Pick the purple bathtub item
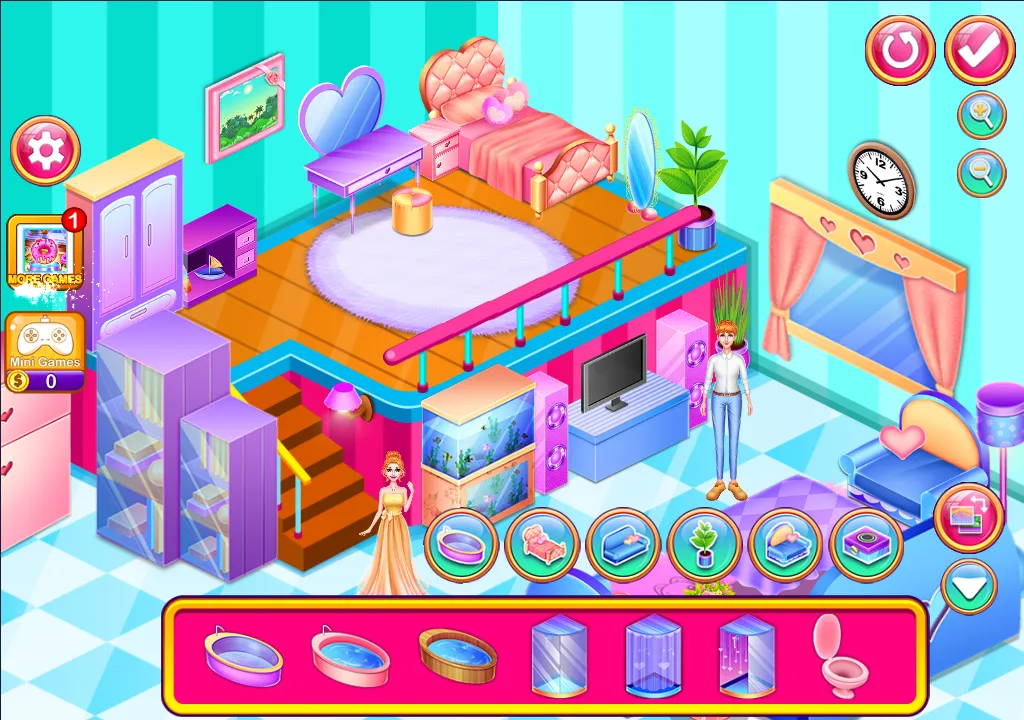 (x=243, y=656)
